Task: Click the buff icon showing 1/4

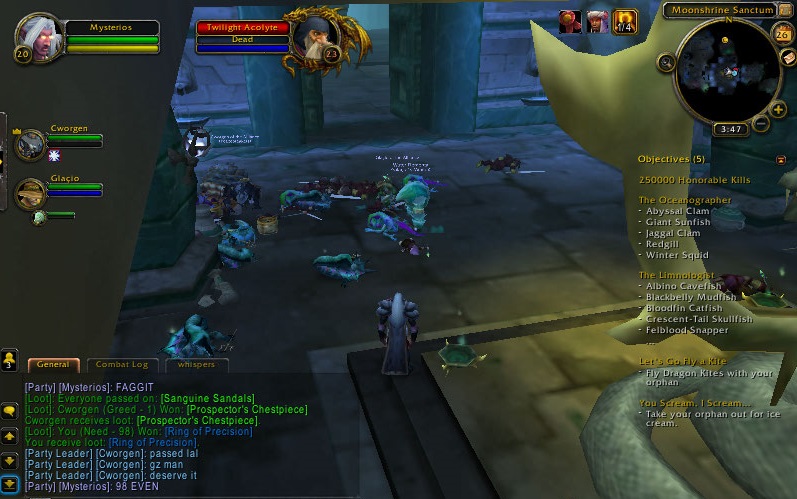Action: (626, 20)
